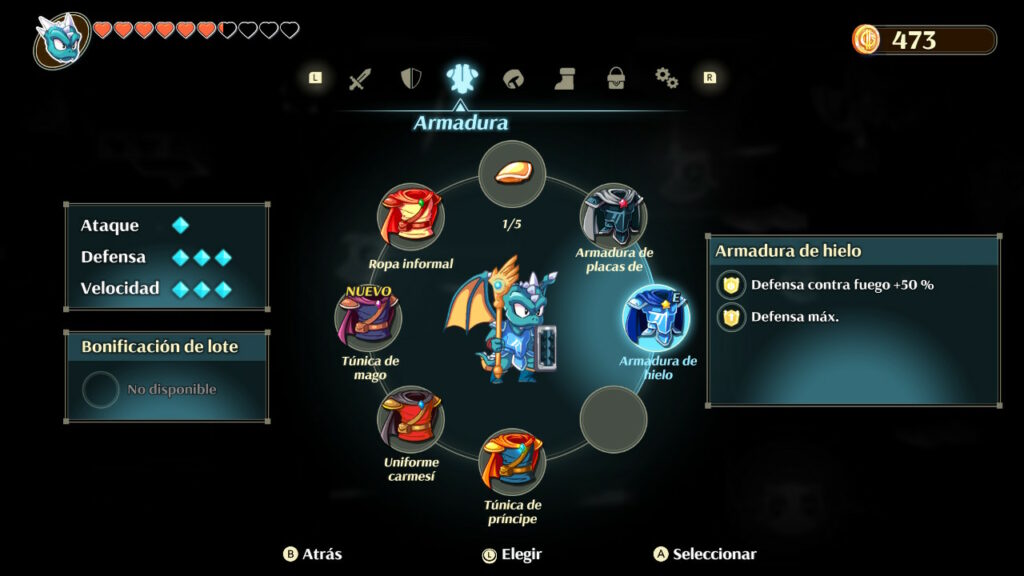Switch to the sword weapons tab

pyautogui.click(x=360, y=79)
